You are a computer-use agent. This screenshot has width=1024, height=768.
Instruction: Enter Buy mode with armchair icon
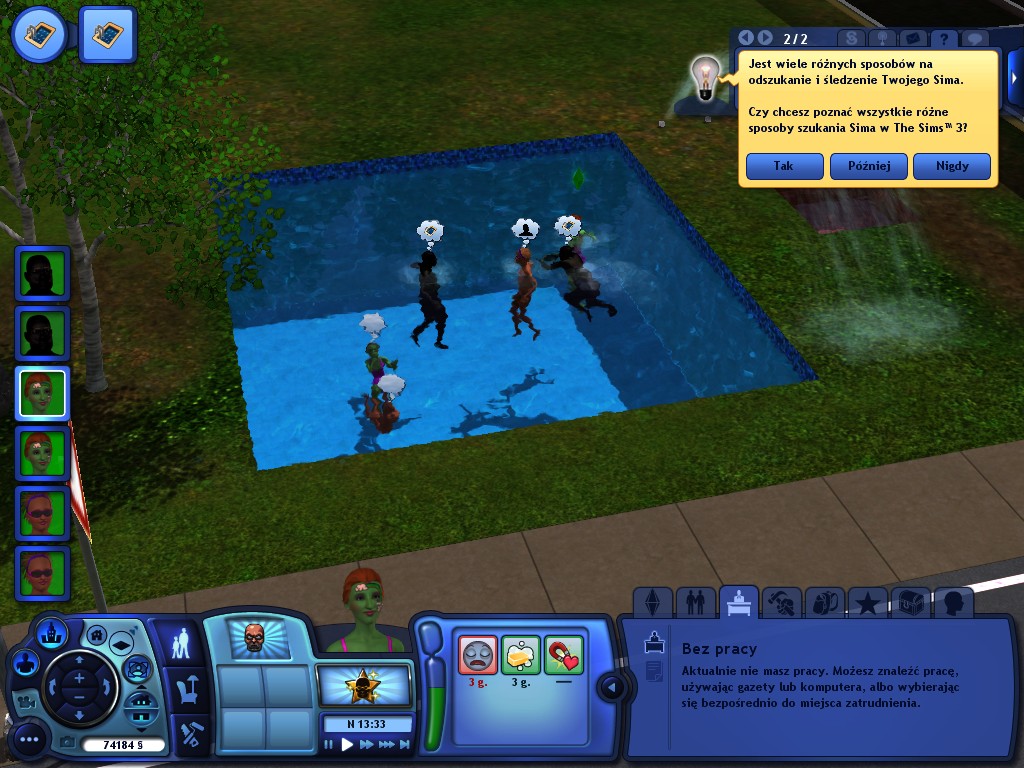pyautogui.click(x=188, y=689)
